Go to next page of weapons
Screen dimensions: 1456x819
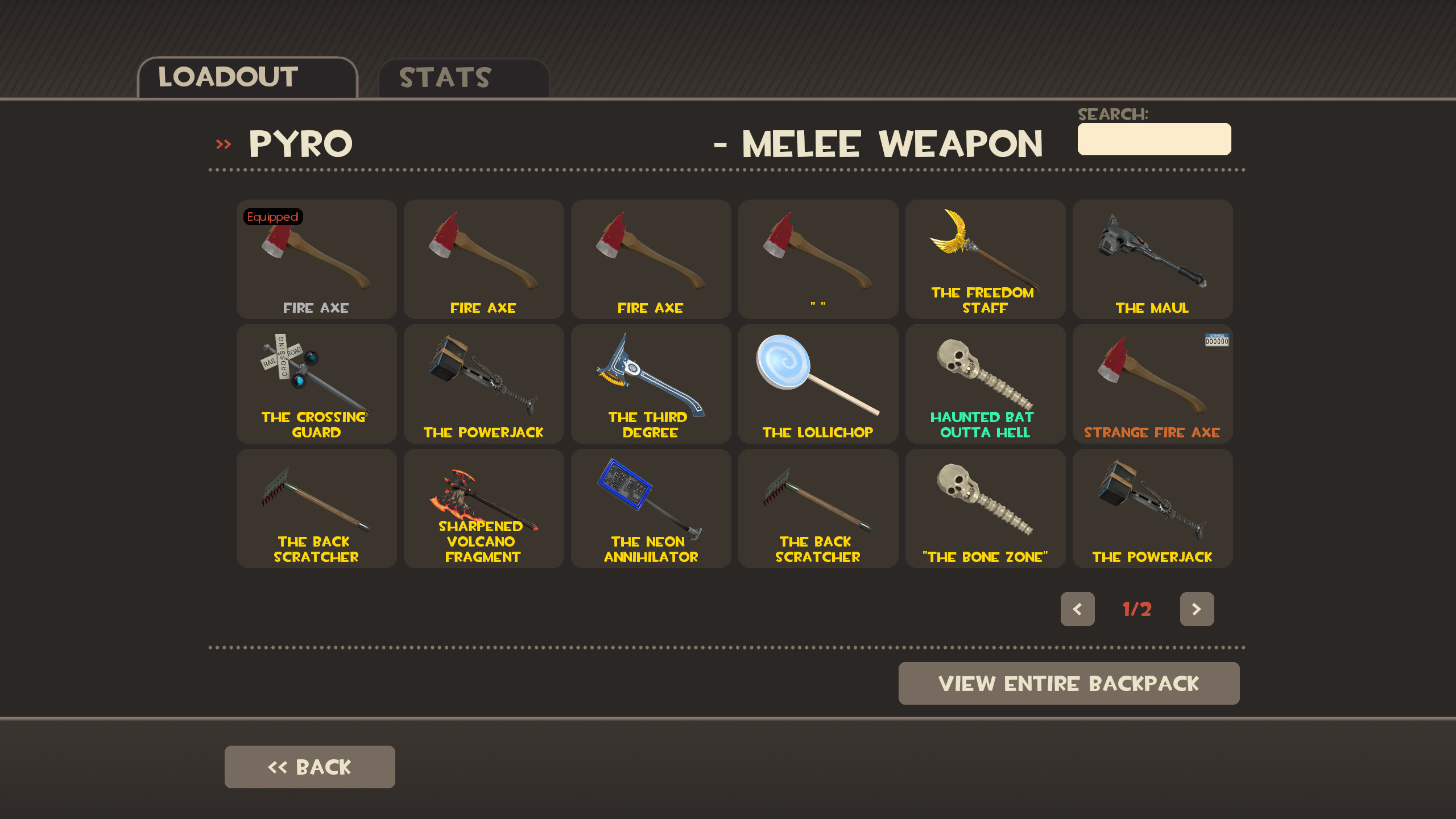point(1197,609)
